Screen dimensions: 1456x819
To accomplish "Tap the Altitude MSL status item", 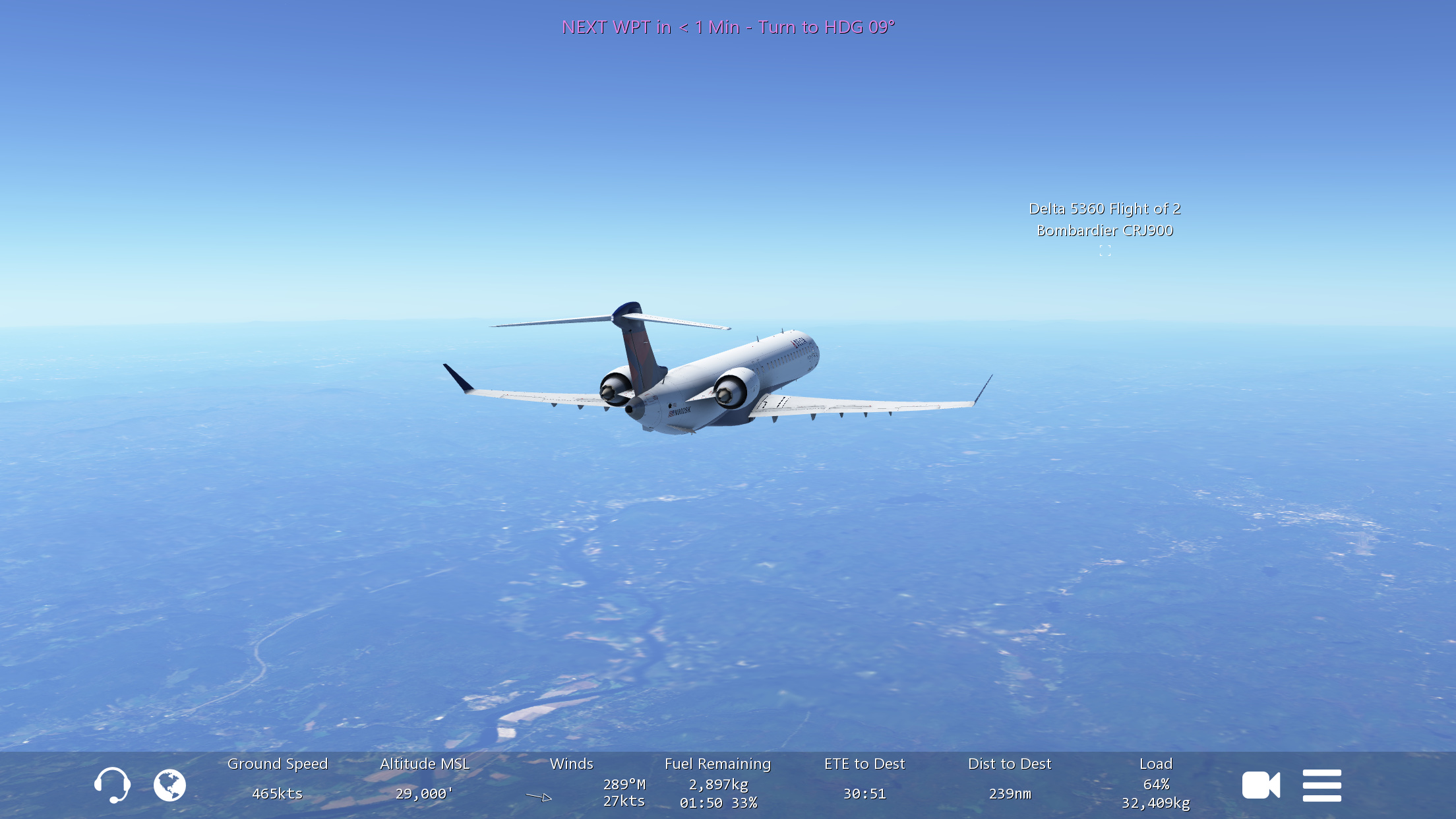I will pyautogui.click(x=425, y=779).
